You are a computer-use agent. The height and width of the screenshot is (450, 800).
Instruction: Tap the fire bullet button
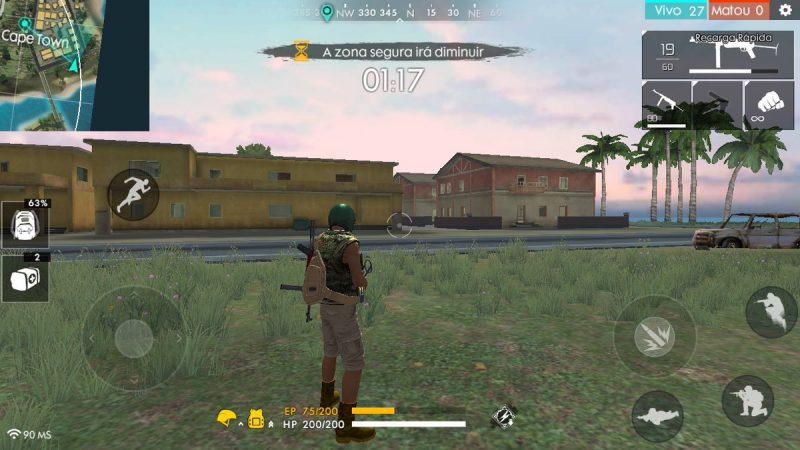(655, 336)
